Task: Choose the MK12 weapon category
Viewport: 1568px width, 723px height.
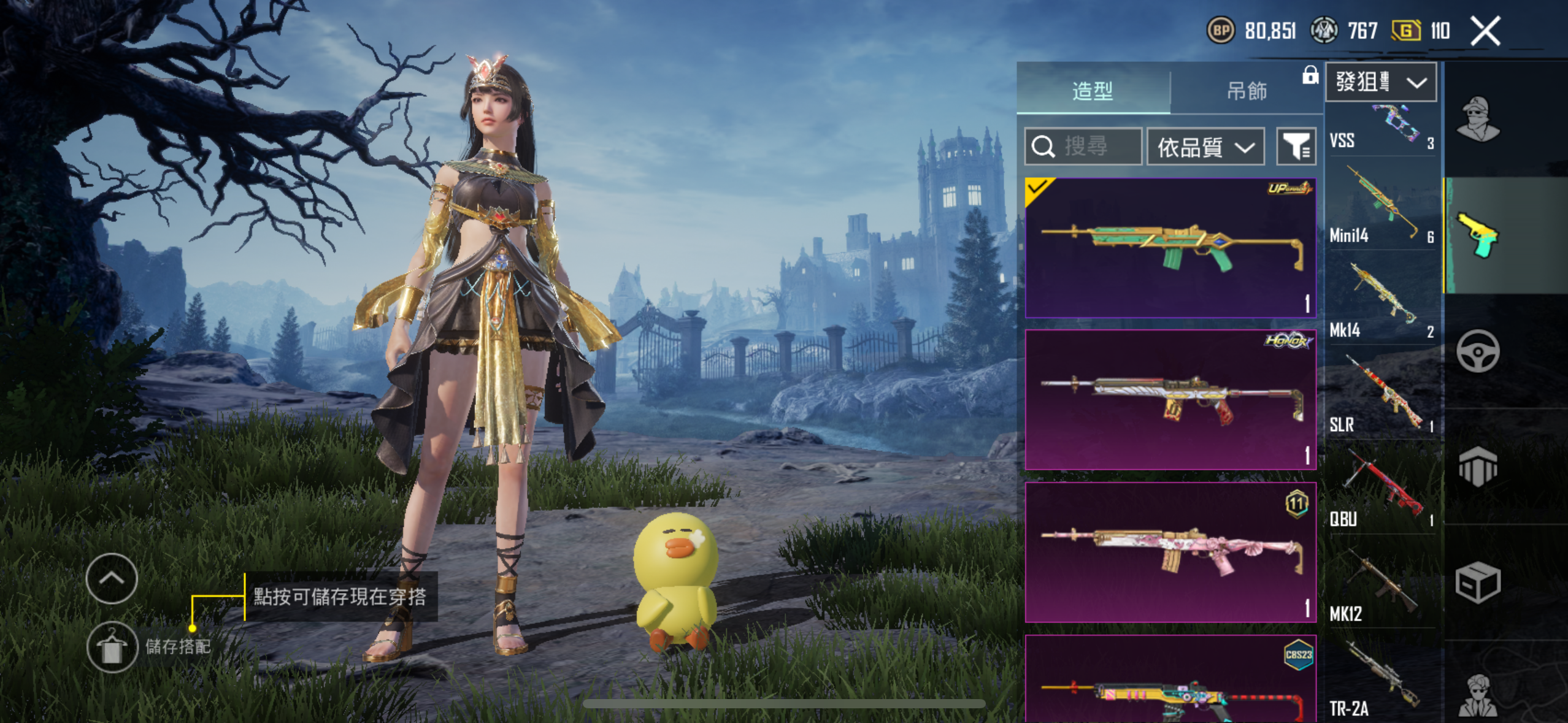Action: (x=1381, y=584)
